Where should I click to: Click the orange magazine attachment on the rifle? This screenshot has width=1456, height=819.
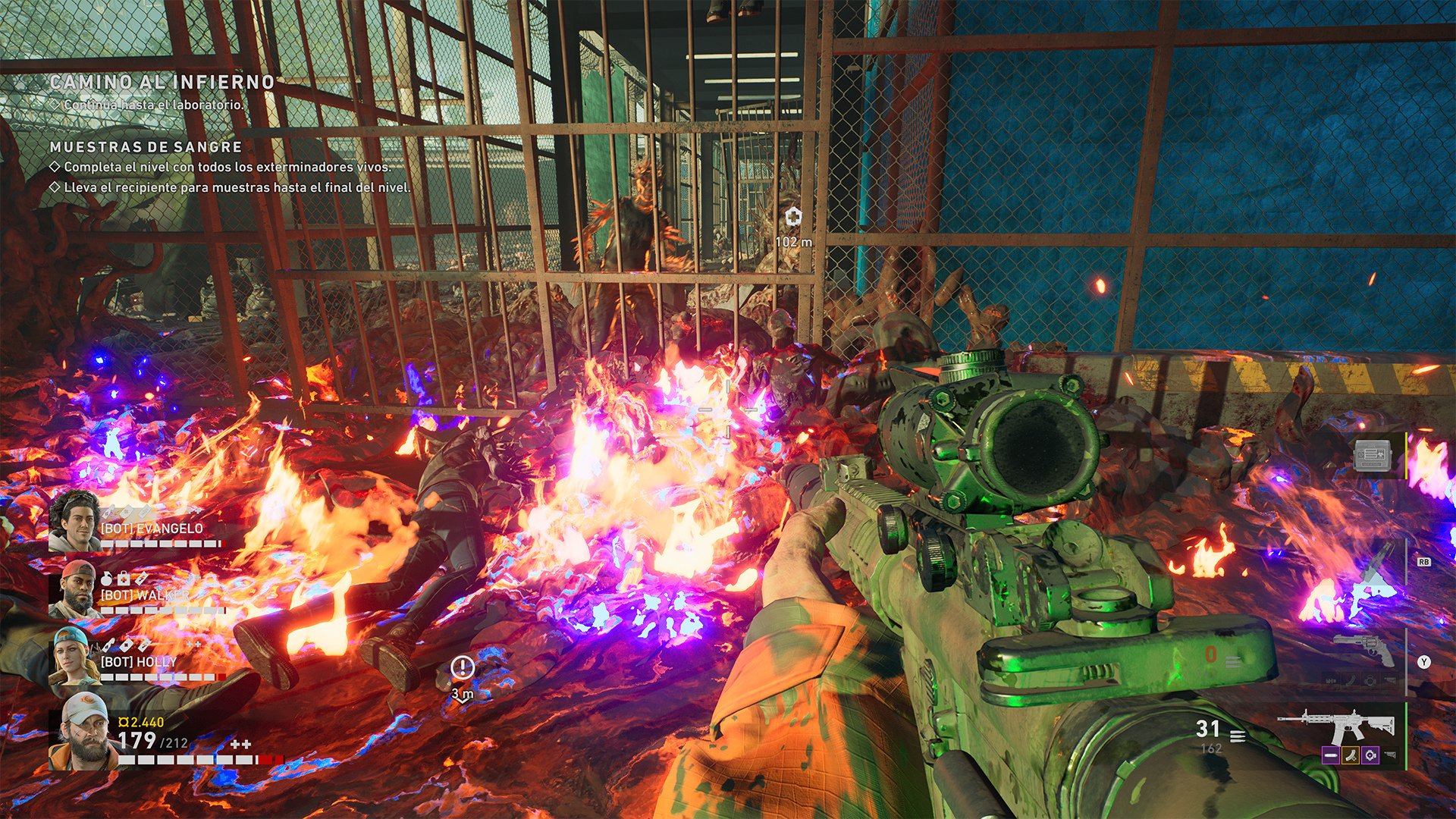coord(1350,755)
